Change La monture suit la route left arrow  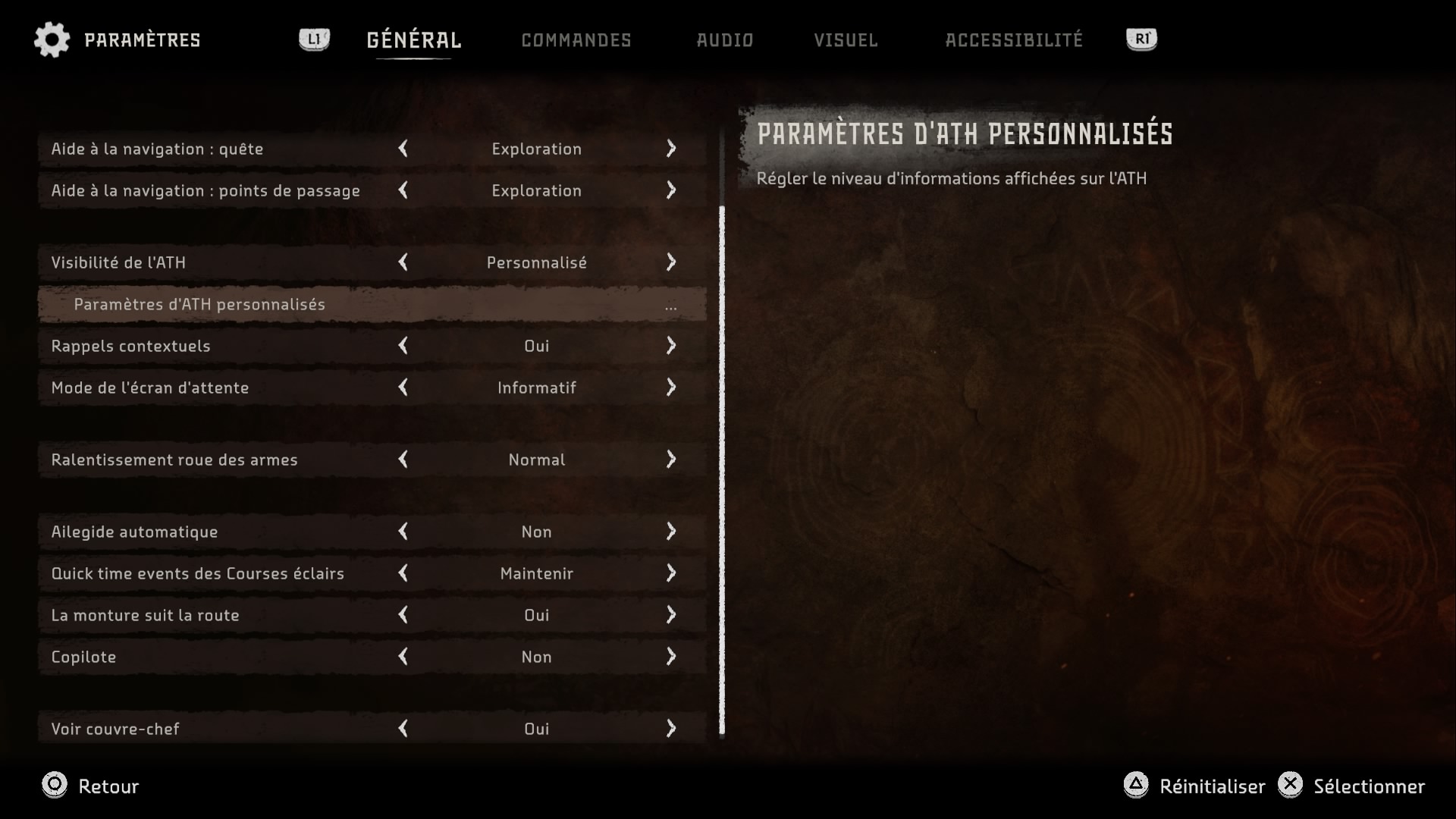point(403,615)
